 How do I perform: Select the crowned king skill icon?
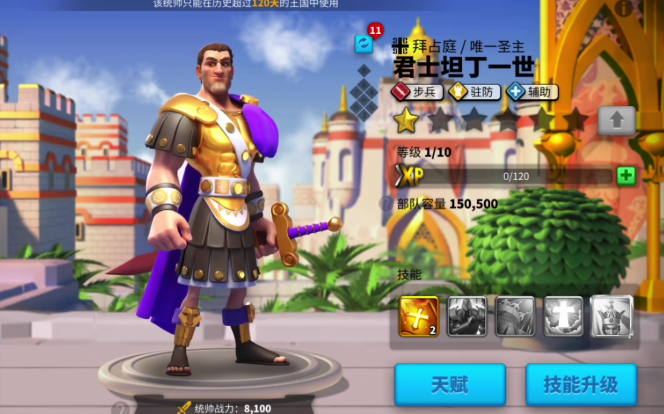[x=612, y=315]
